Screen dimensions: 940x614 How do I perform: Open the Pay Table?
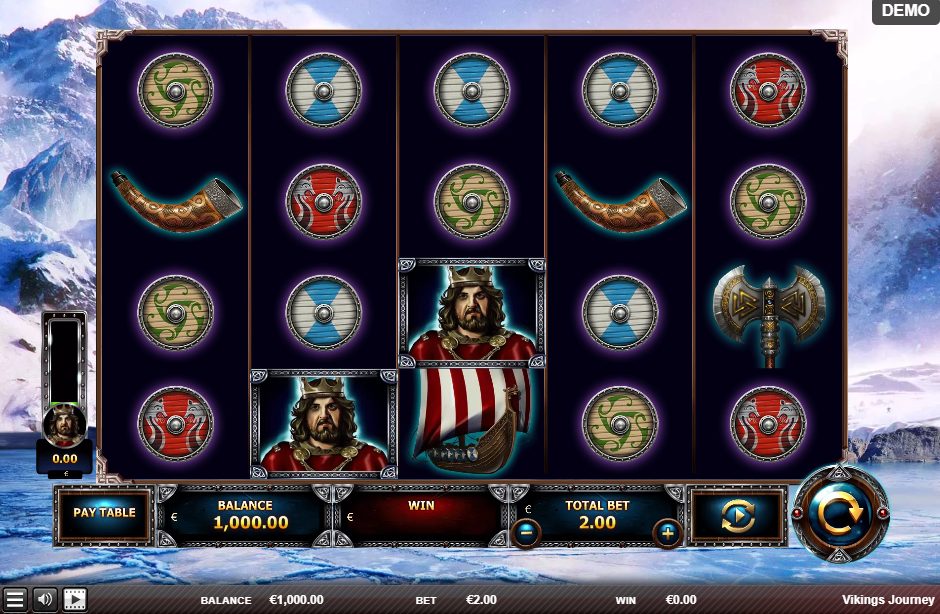104,514
